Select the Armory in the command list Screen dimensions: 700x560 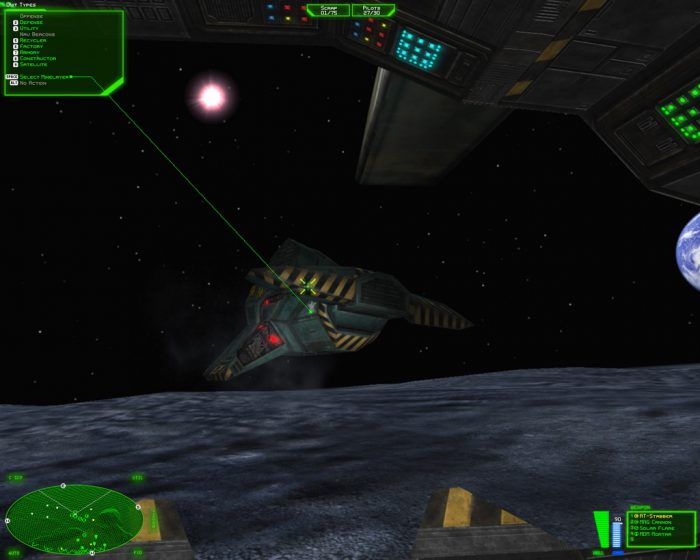point(31,52)
